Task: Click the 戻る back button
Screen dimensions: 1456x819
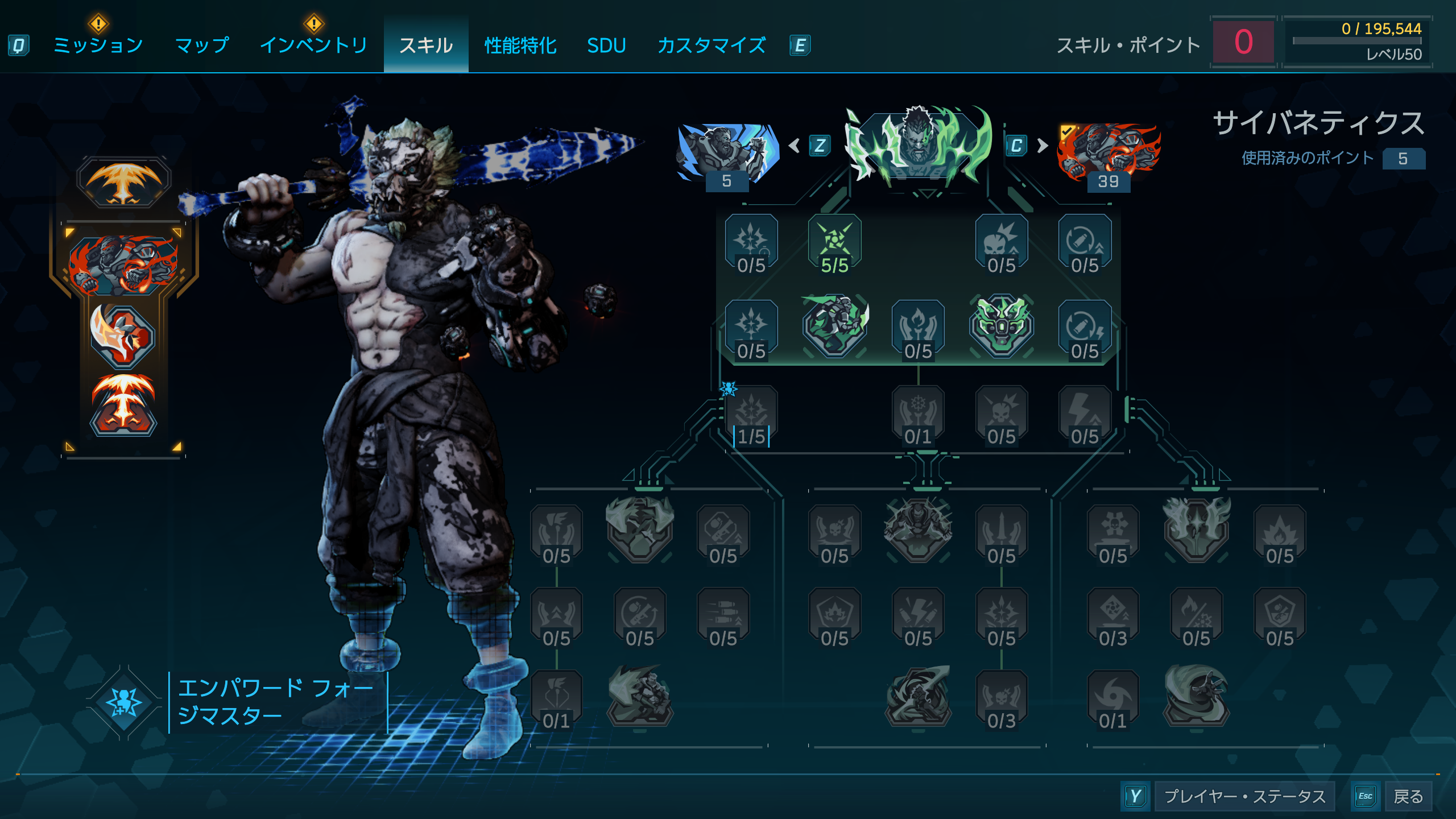Action: [x=1408, y=796]
